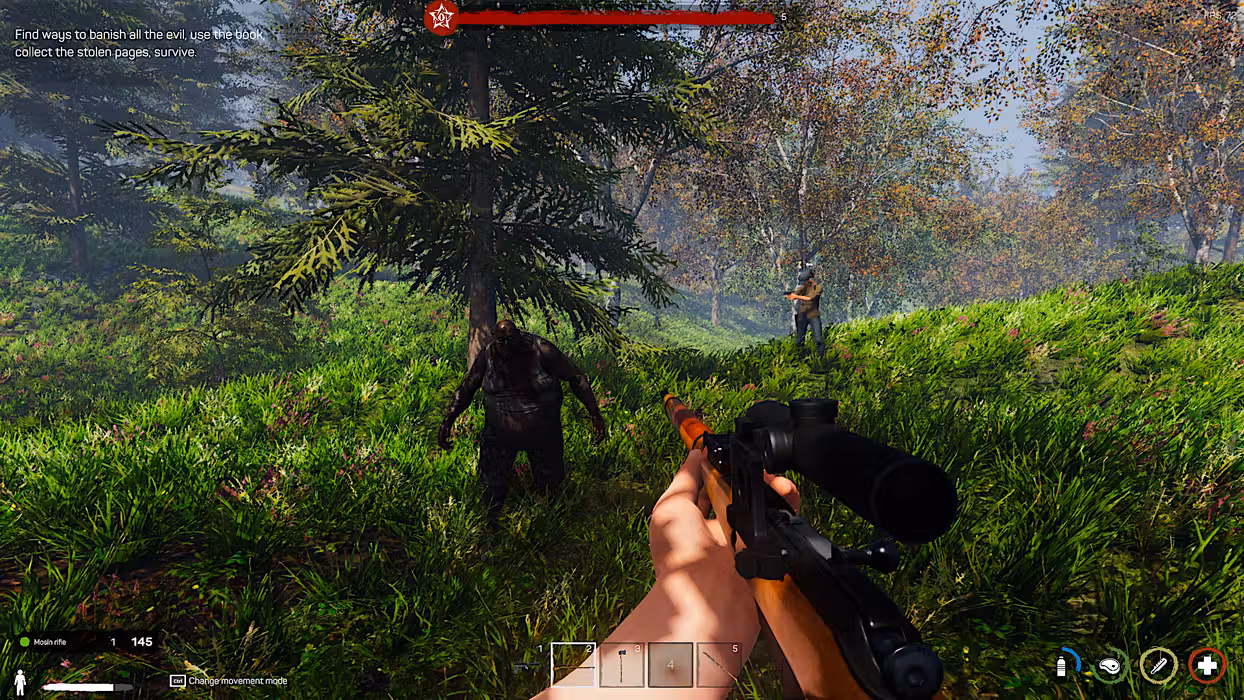Image resolution: width=1244 pixels, height=700 pixels.
Task: Select the stick item in hotbar slot 5
Action: (x=718, y=665)
